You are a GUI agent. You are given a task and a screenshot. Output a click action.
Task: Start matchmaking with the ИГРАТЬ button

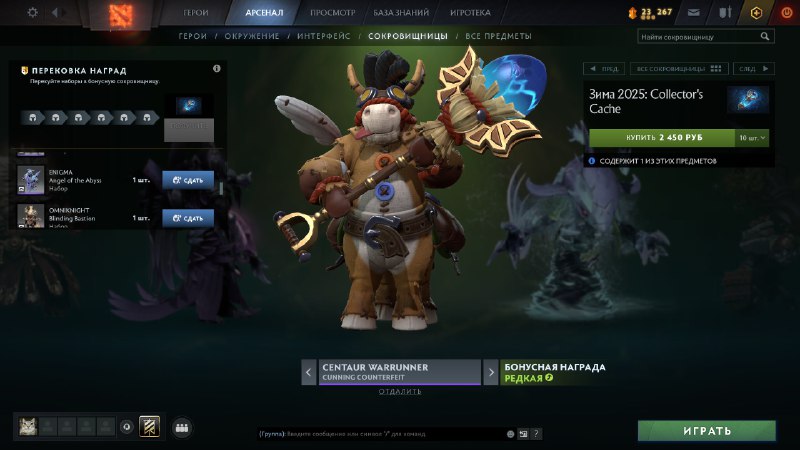pos(707,431)
